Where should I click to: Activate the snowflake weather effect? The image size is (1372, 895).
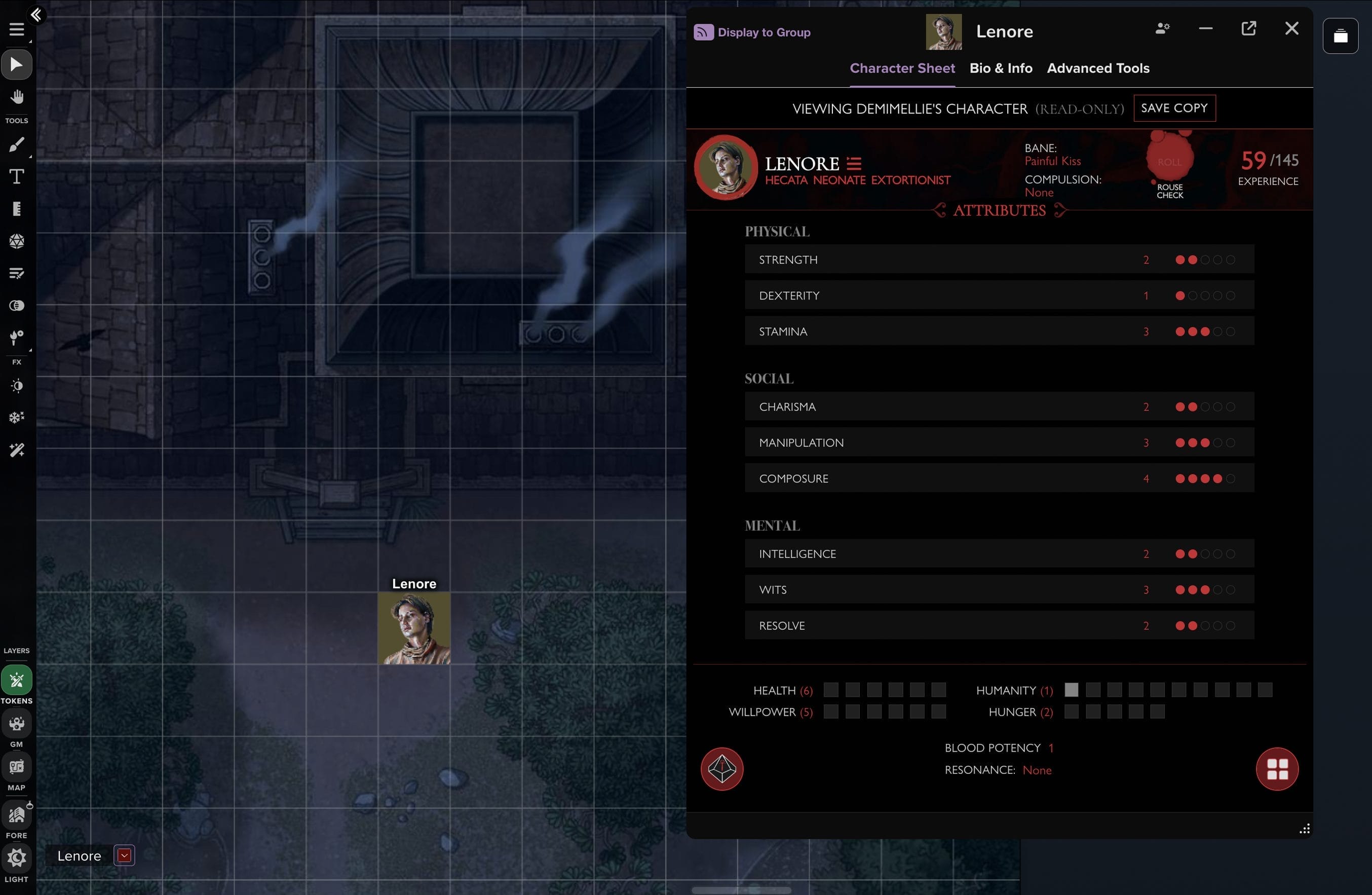click(x=17, y=417)
